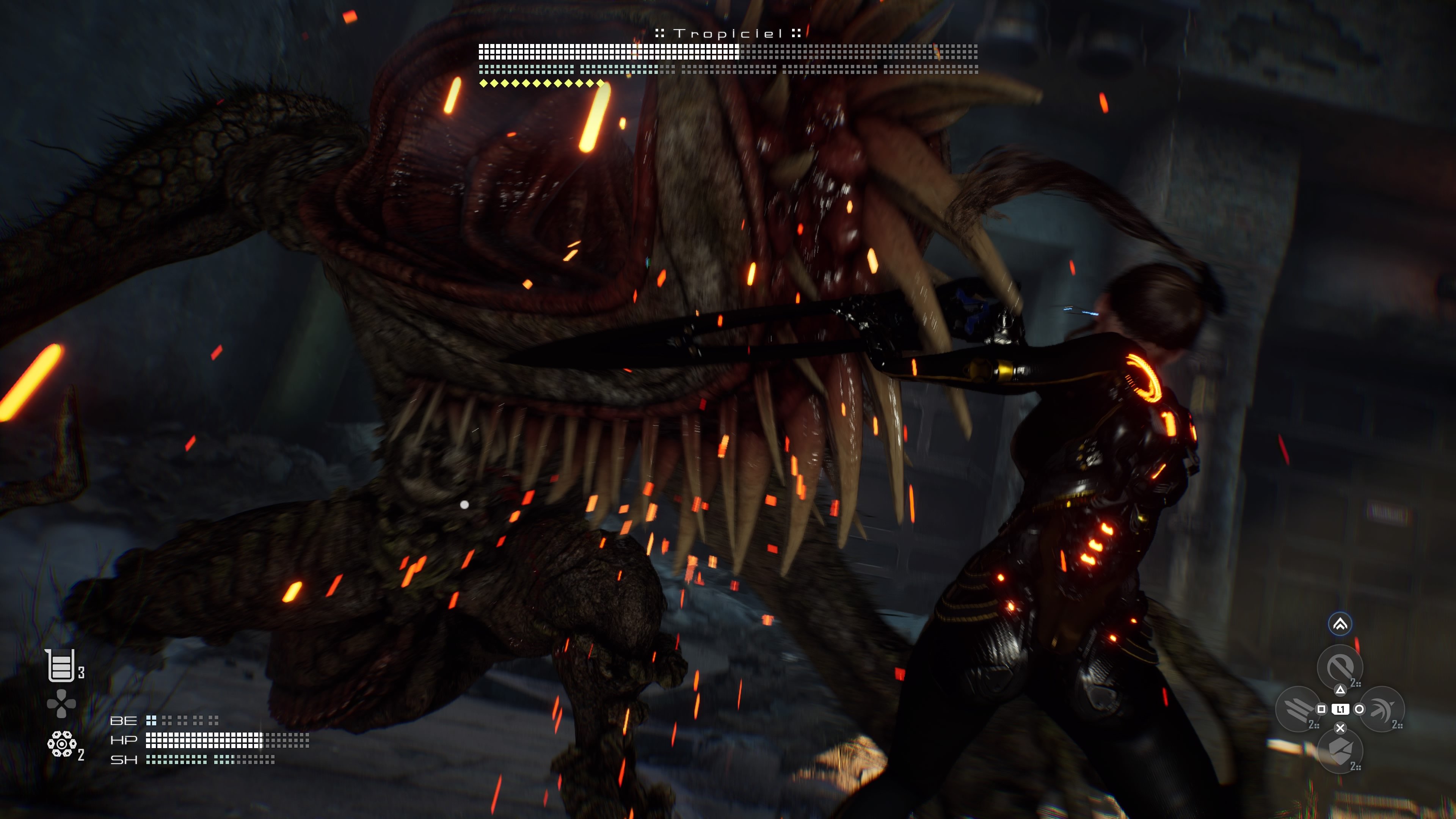
Task: Activate the double-chevron boost icon
Action: (x=1340, y=624)
